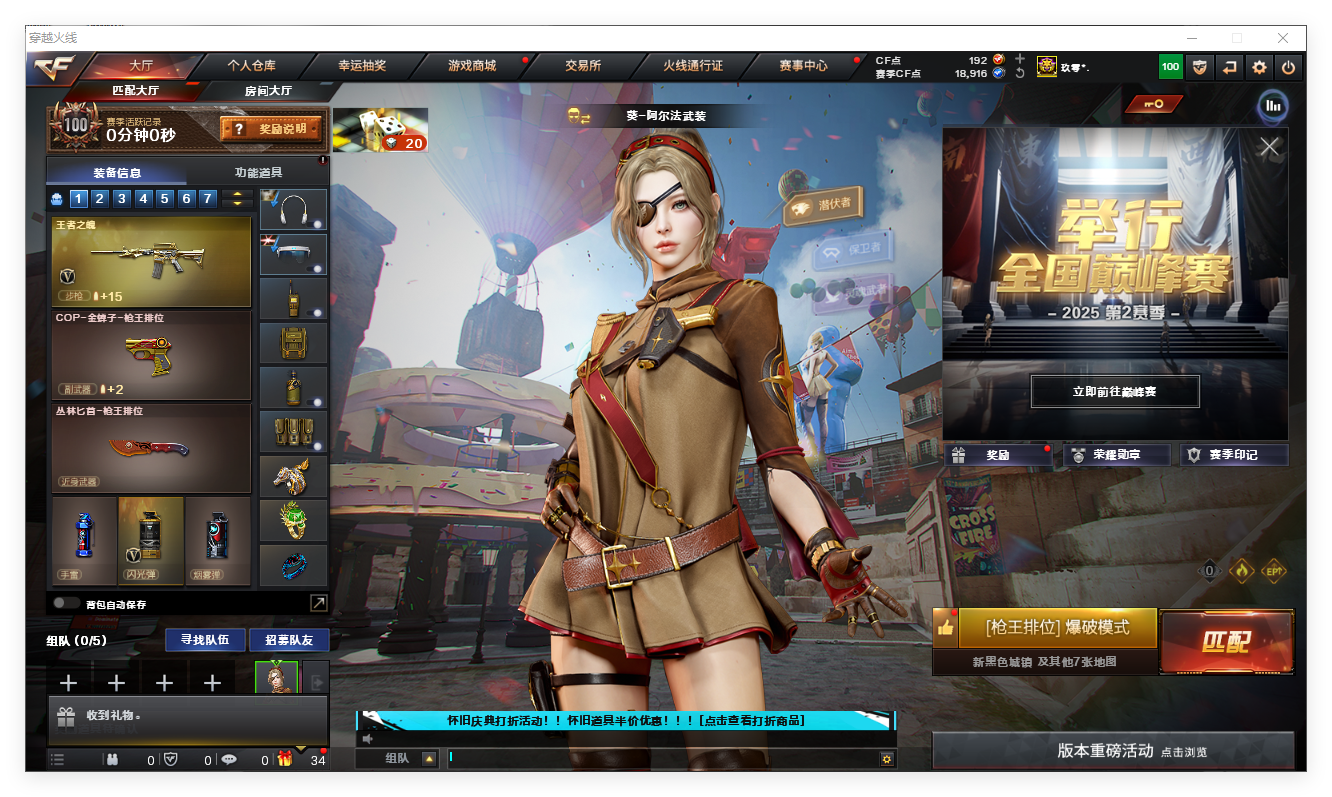The width and height of the screenshot is (1332, 797).
Task: Open the 版本重磅活动 banner
Action: [1112, 751]
